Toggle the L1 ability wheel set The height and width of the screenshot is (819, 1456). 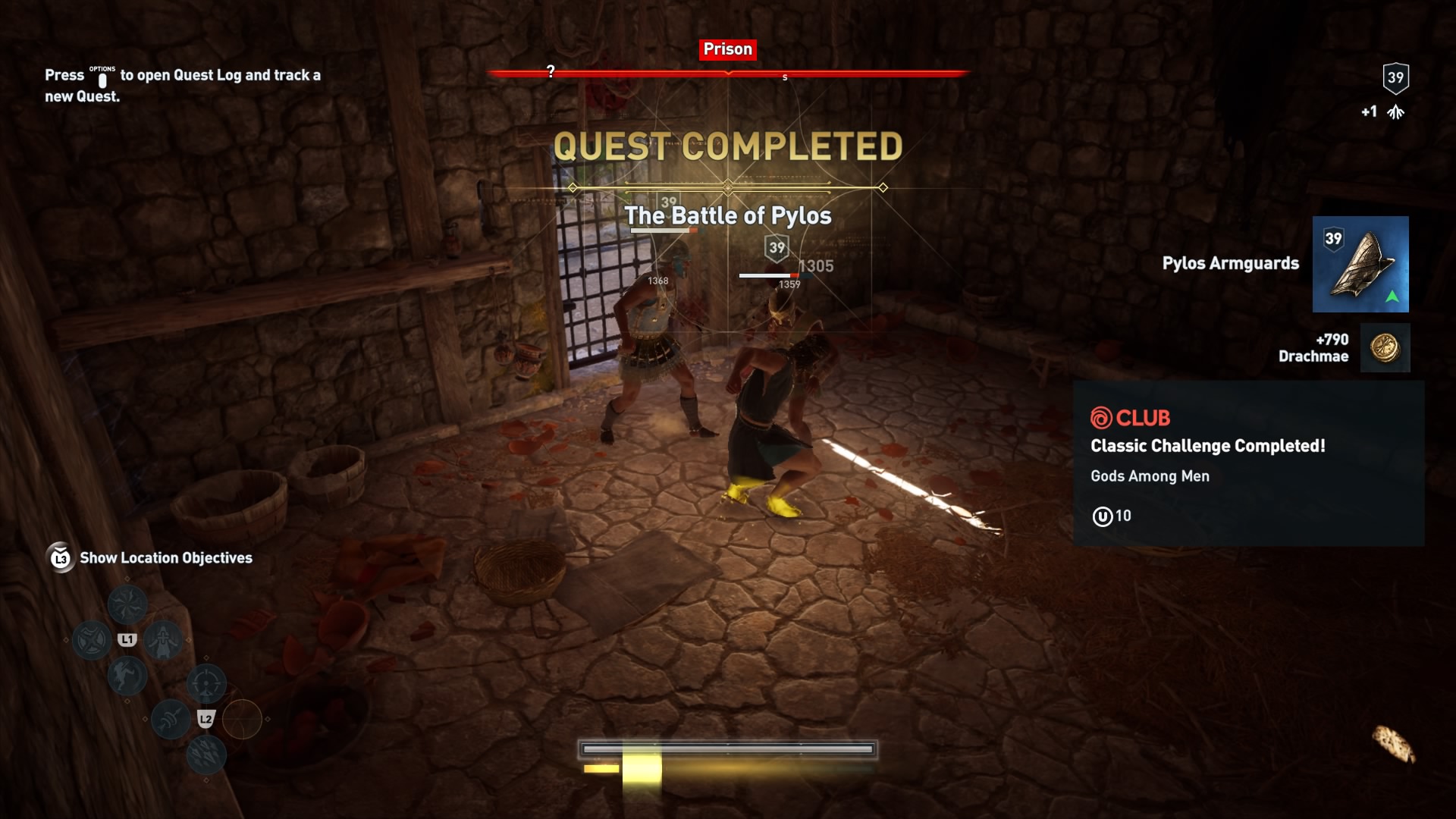pyautogui.click(x=127, y=639)
